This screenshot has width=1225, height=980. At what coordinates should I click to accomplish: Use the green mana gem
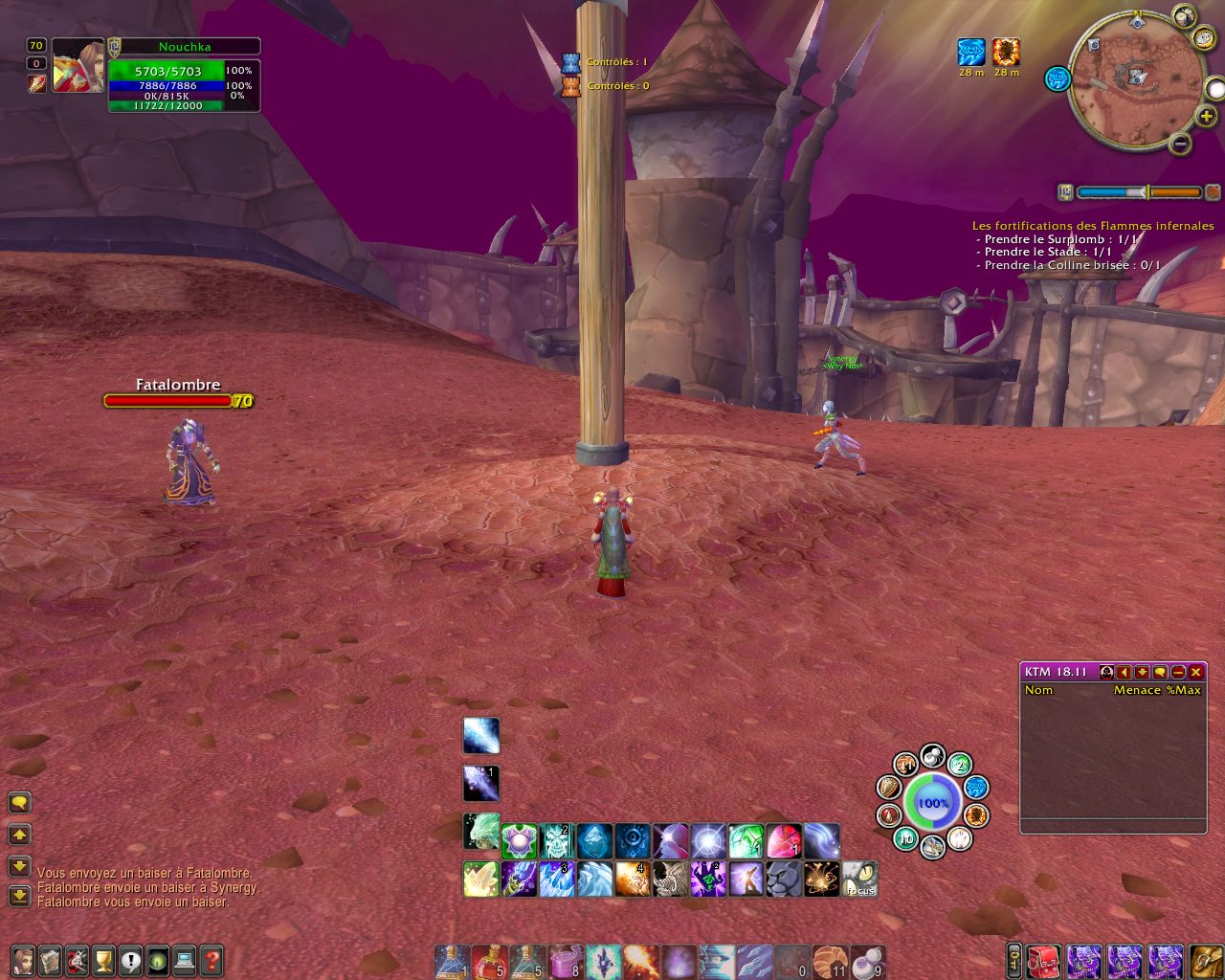pyautogui.click(x=746, y=842)
